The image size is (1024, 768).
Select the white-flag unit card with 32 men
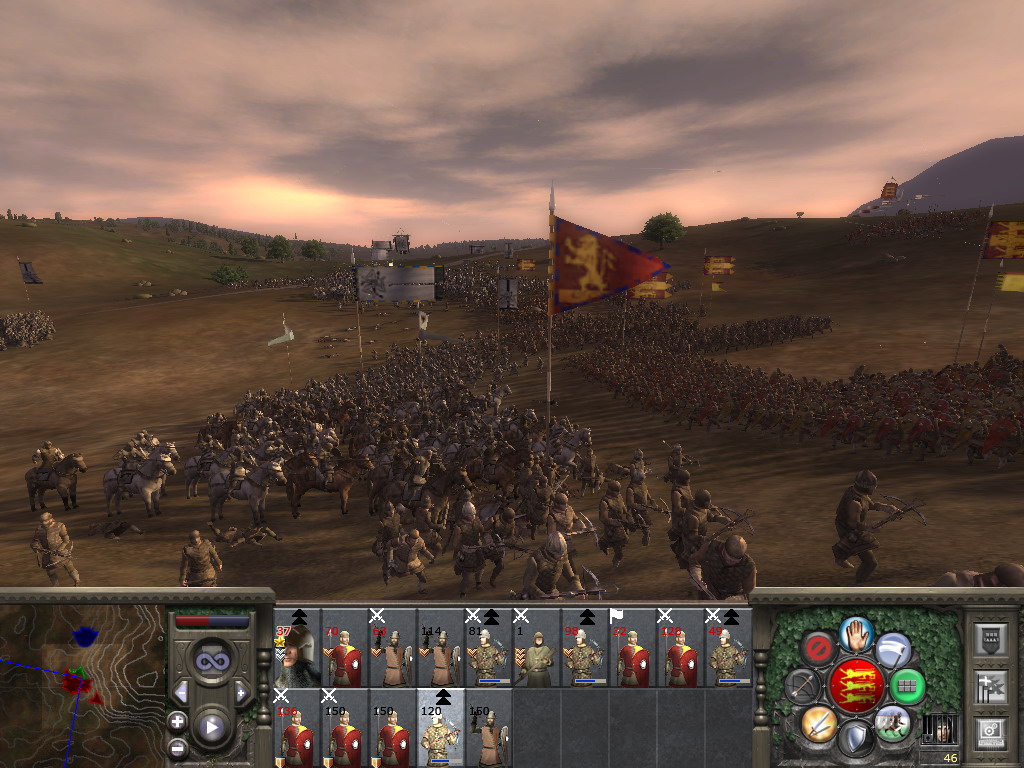pos(632,648)
